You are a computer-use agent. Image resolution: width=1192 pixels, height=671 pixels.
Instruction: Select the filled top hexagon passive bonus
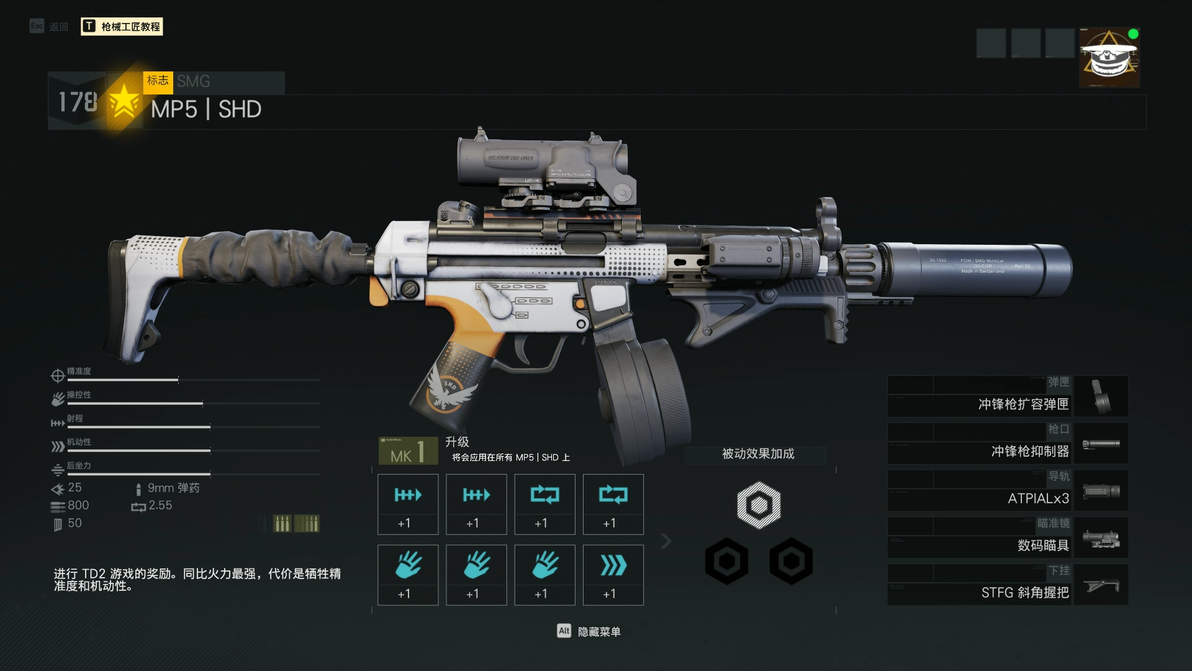tap(758, 504)
